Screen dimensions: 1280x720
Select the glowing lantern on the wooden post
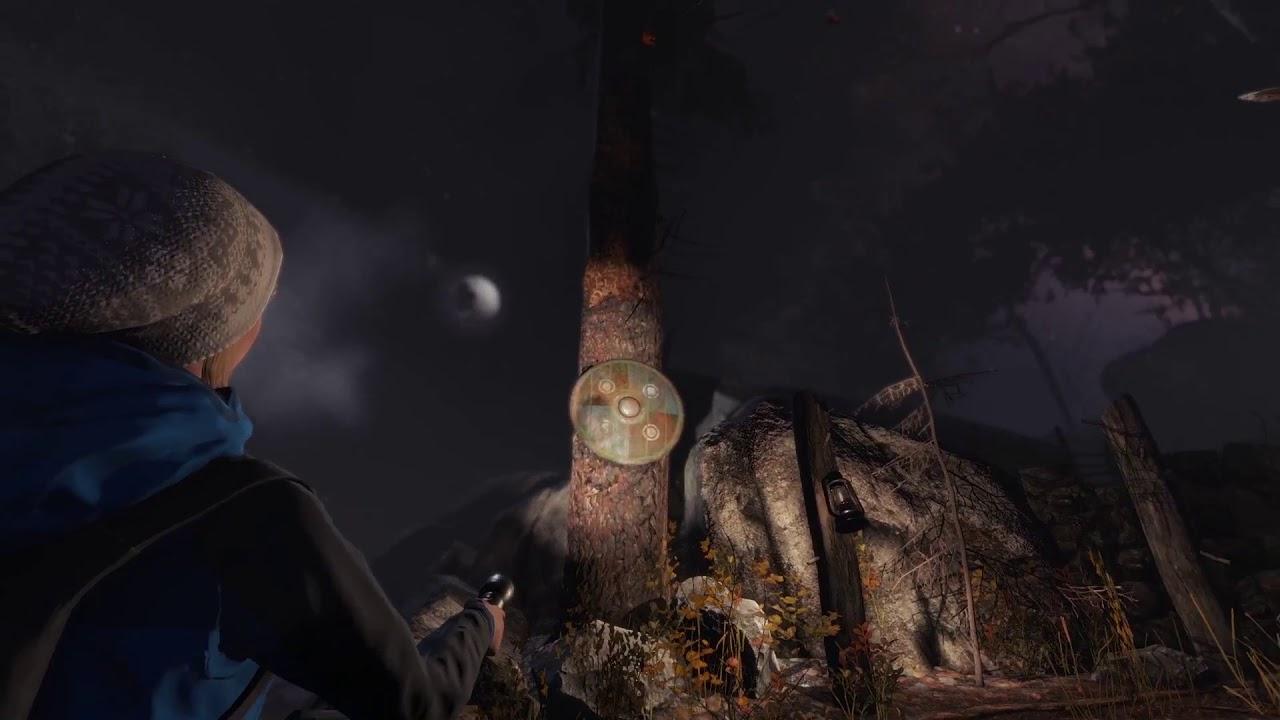click(x=841, y=500)
